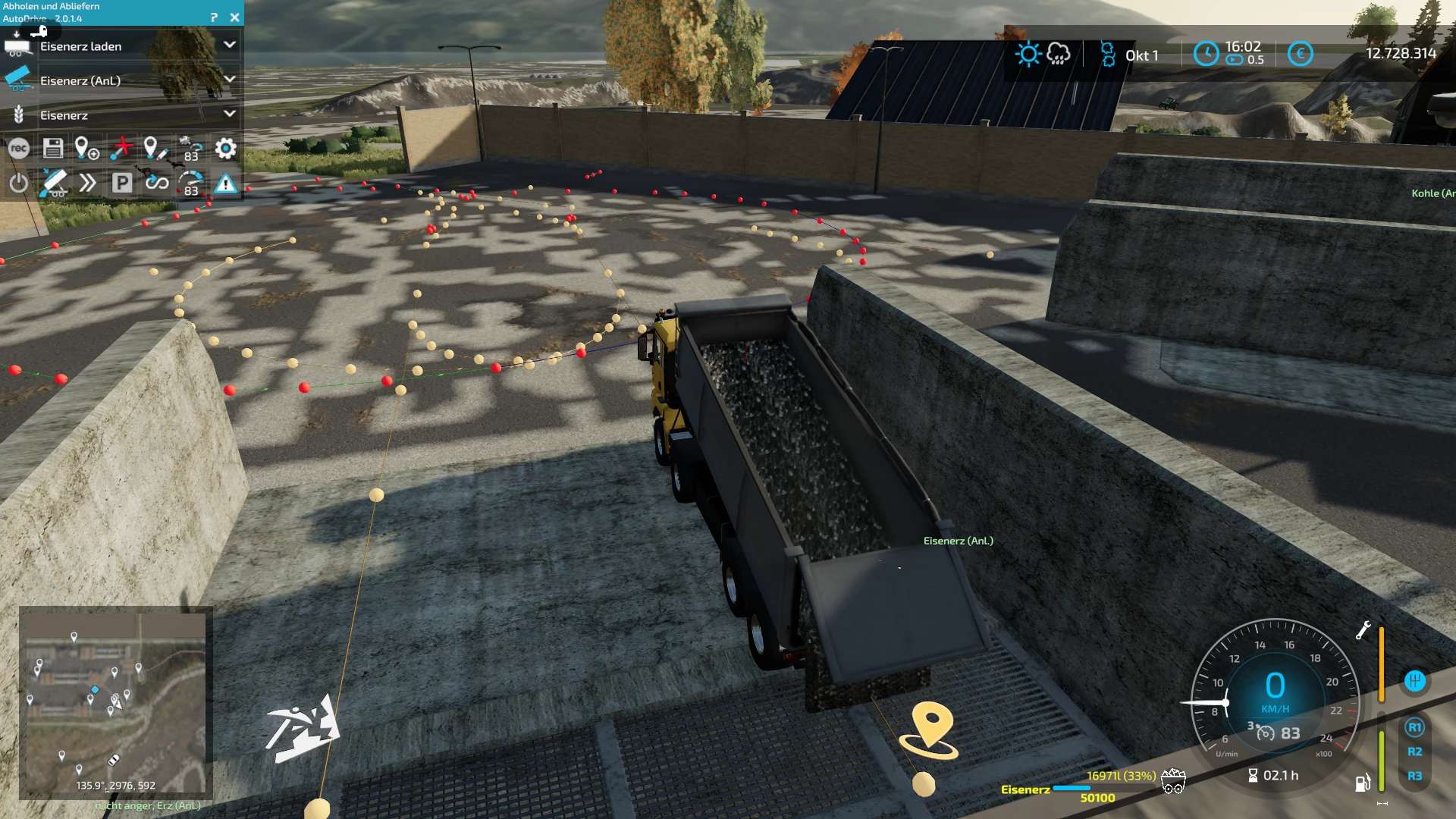The height and width of the screenshot is (819, 1456).
Task: Close the AutoDrive panel
Action: coord(234,17)
